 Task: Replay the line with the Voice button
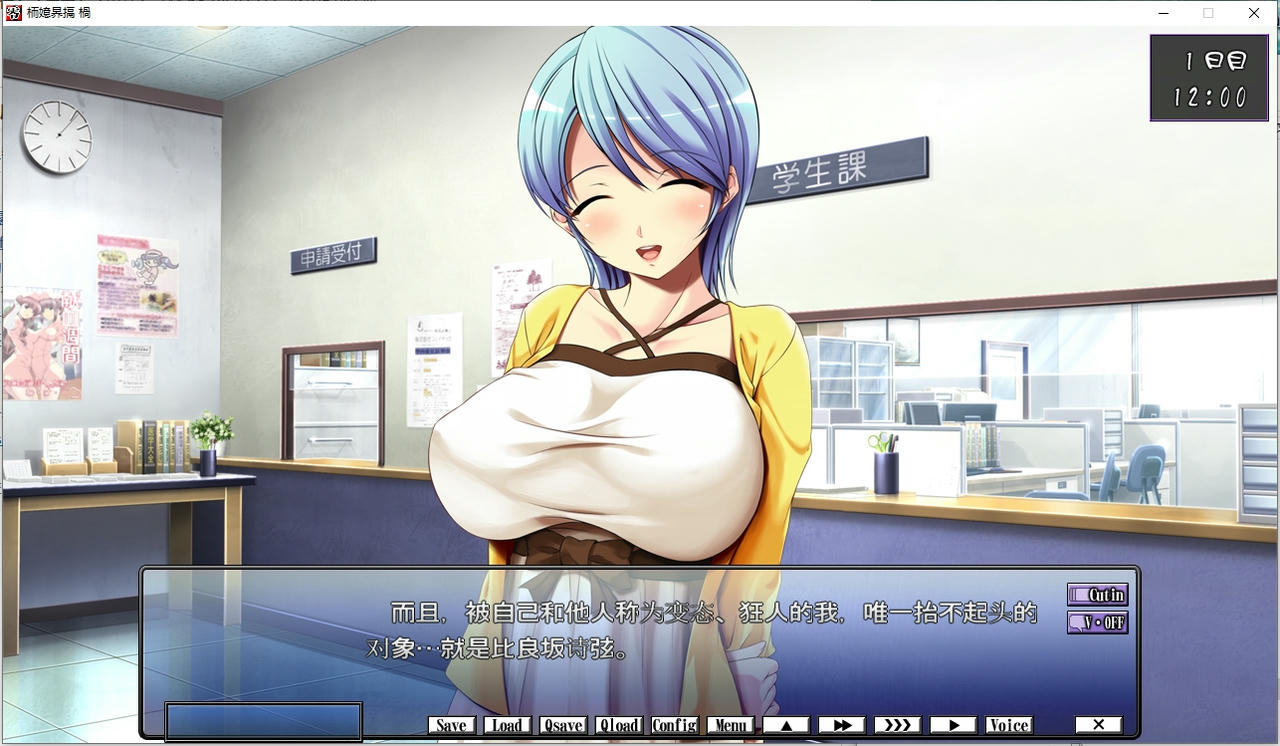[1008, 725]
